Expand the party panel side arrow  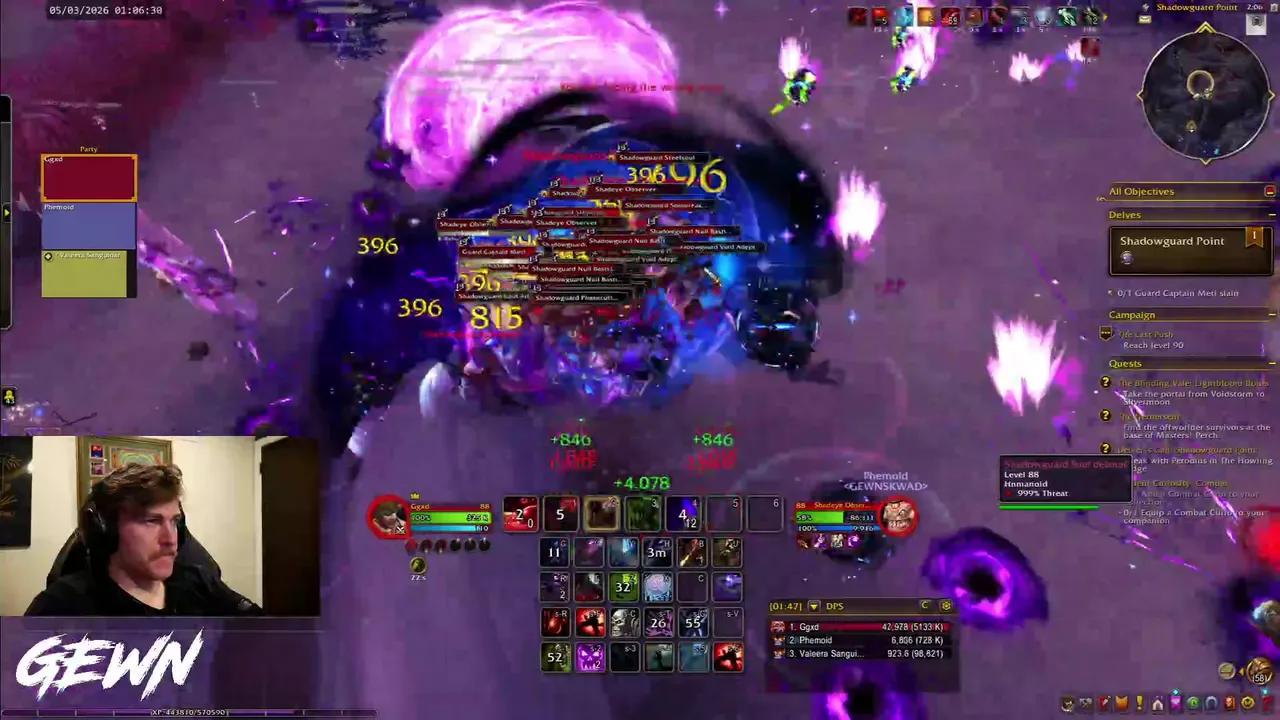point(6,211)
